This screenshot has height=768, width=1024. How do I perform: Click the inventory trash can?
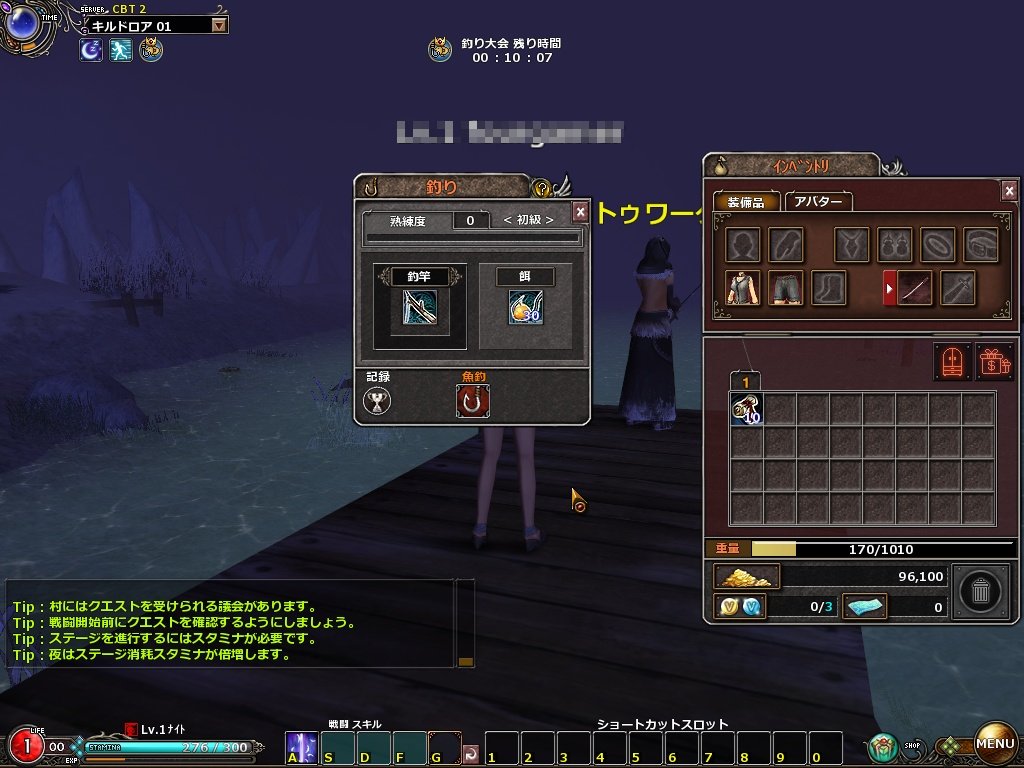click(980, 592)
